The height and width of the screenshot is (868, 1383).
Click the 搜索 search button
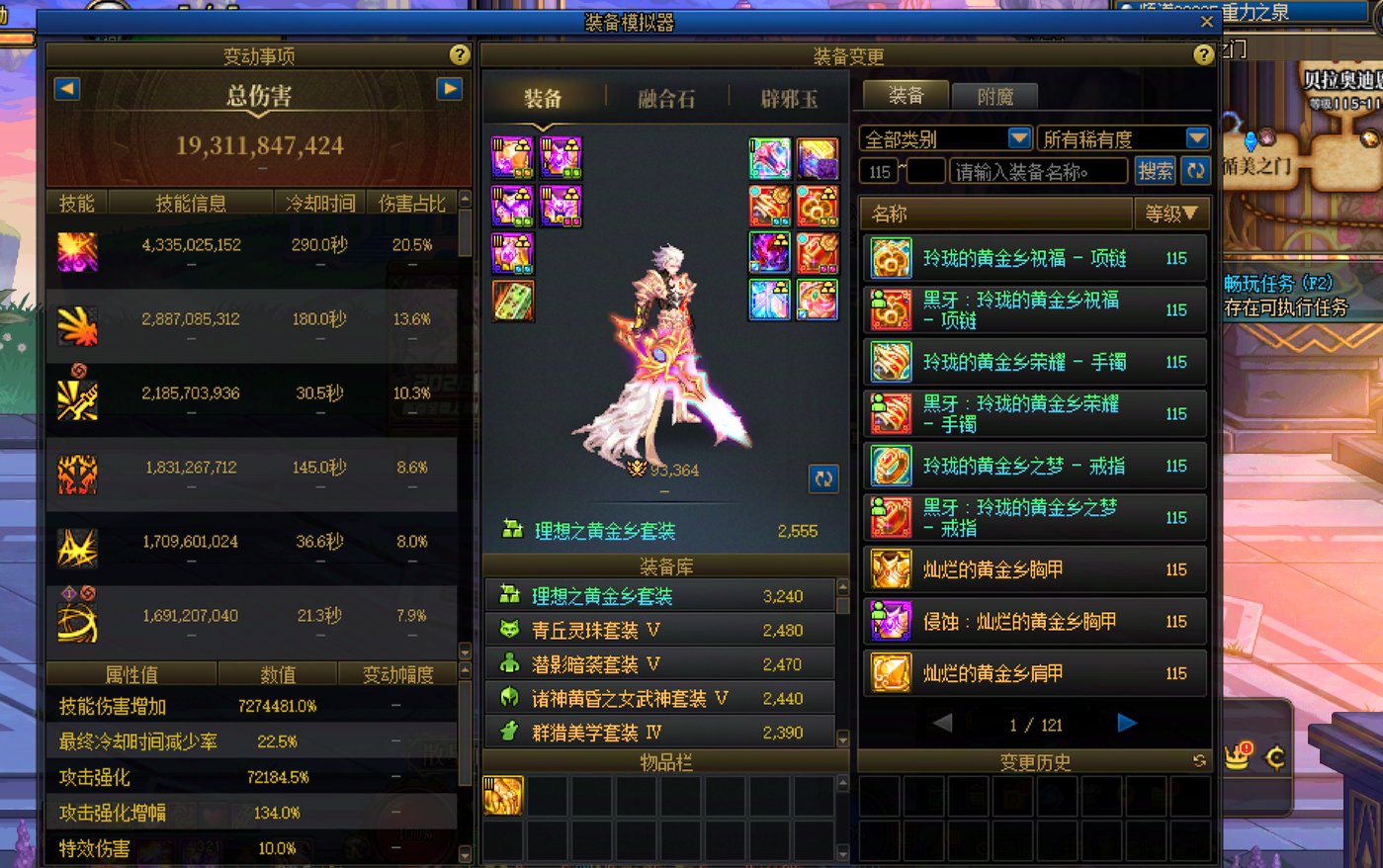(1155, 170)
